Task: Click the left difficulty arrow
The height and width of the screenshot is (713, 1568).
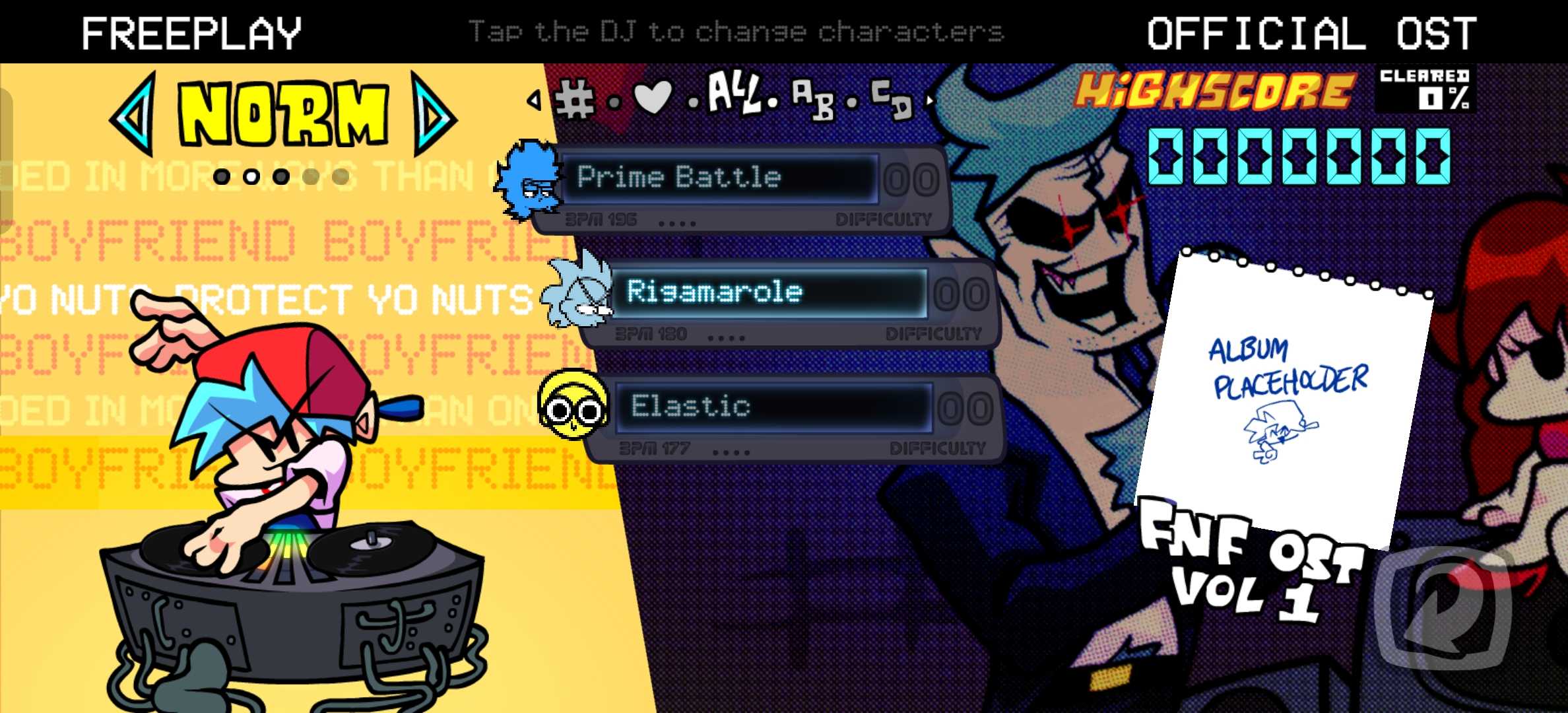Action: pyautogui.click(x=134, y=115)
